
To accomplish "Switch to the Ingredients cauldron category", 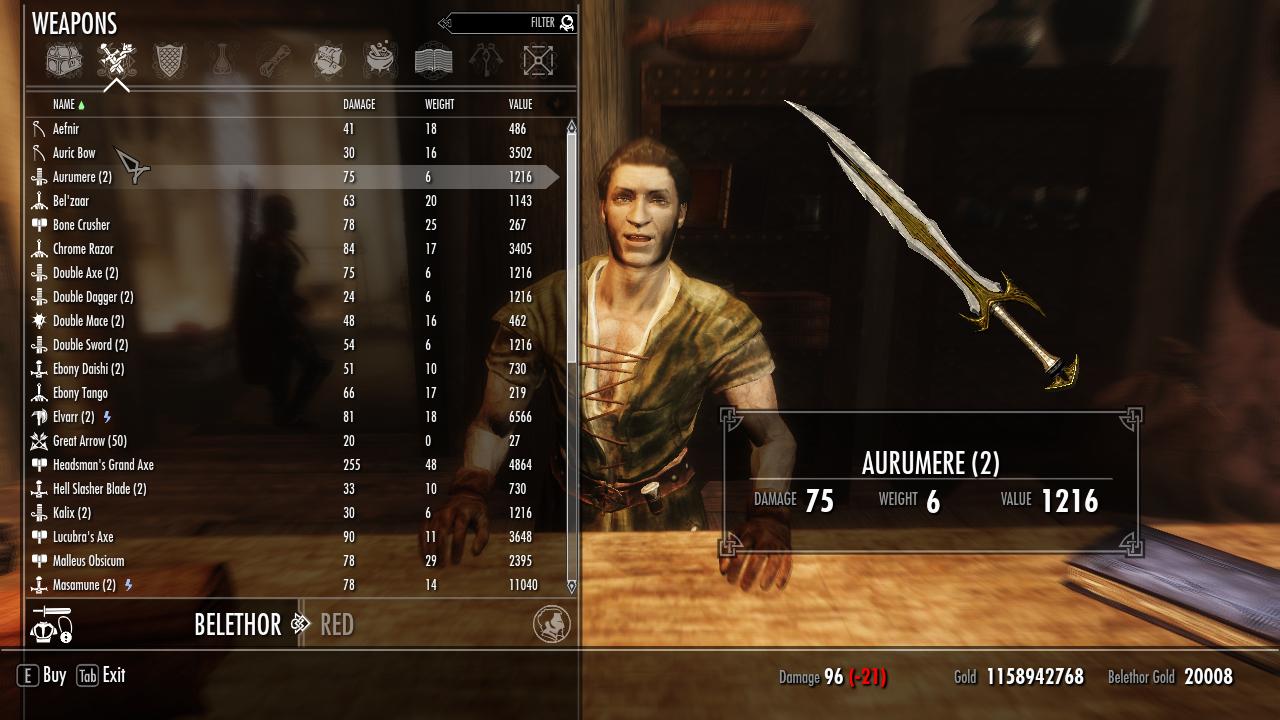I will pyautogui.click(x=380, y=61).
